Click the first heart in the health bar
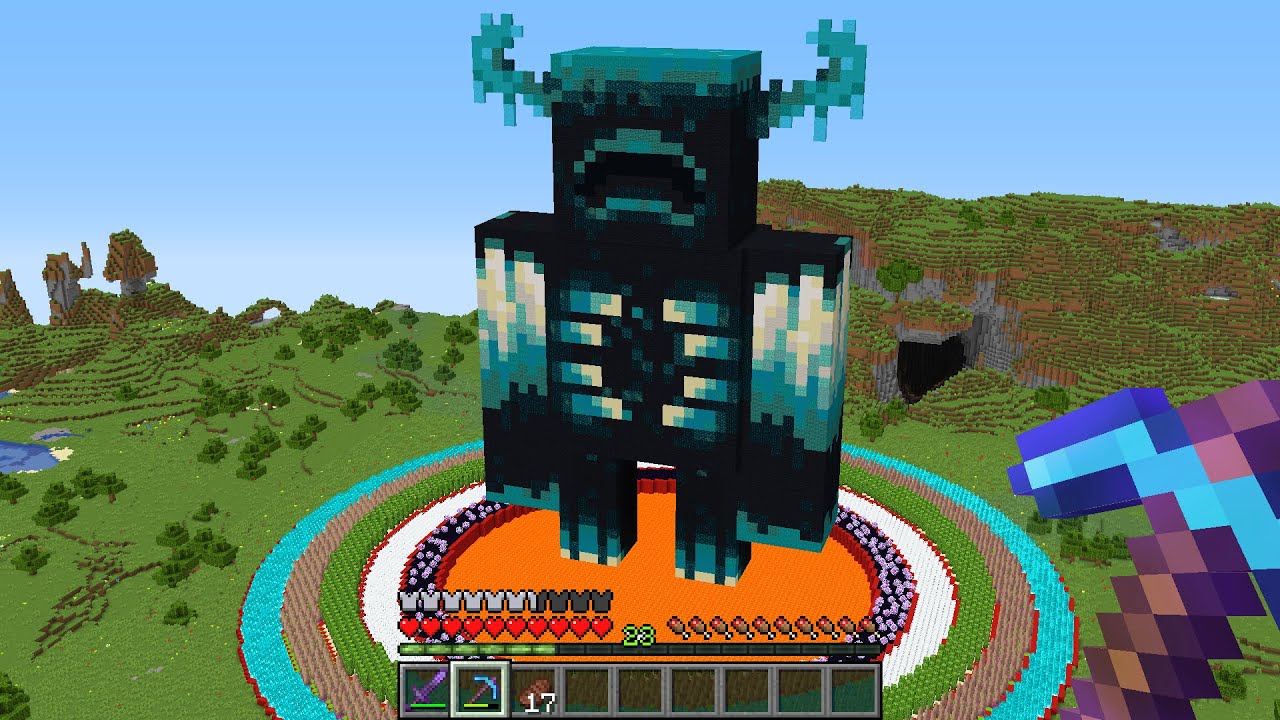 point(408,625)
